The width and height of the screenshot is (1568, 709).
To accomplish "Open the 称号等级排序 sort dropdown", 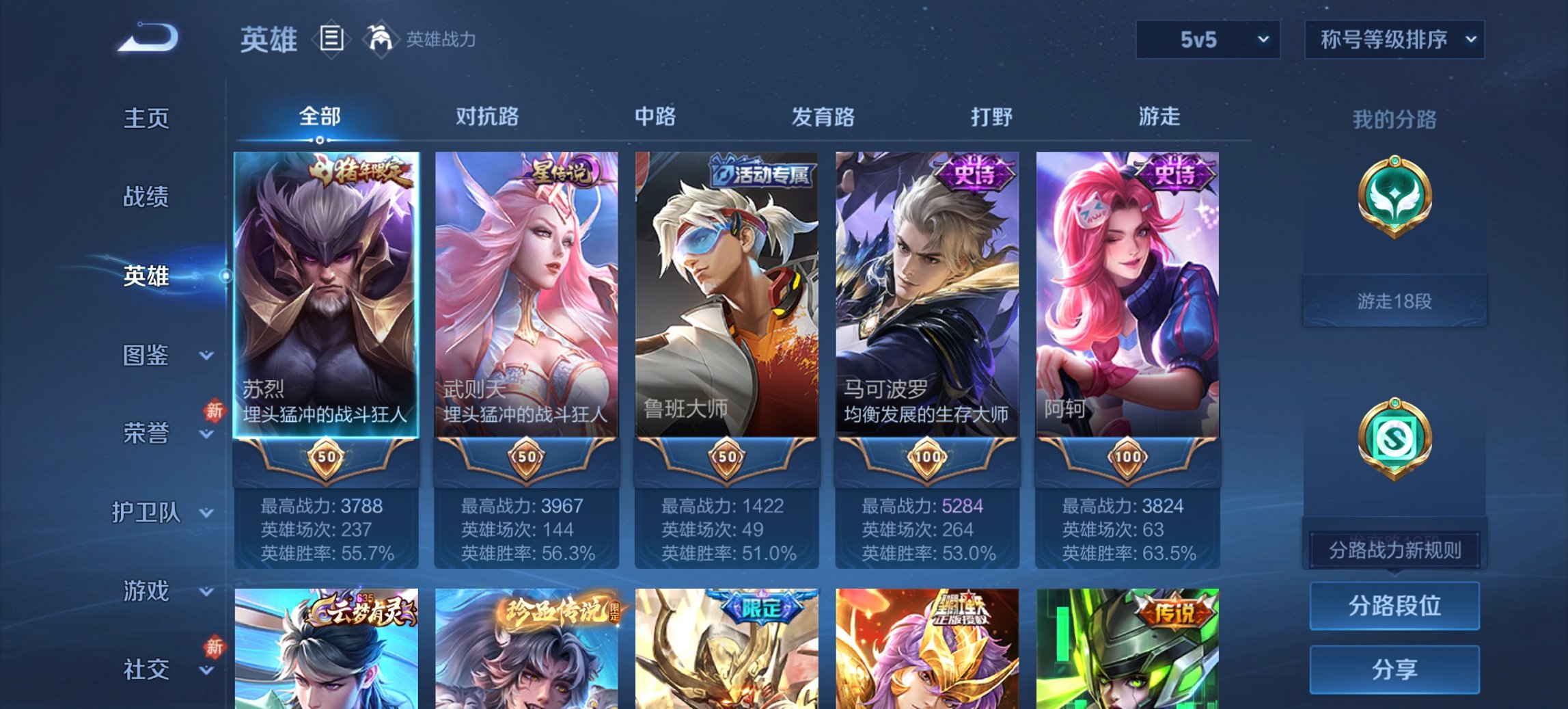I will point(1395,40).
